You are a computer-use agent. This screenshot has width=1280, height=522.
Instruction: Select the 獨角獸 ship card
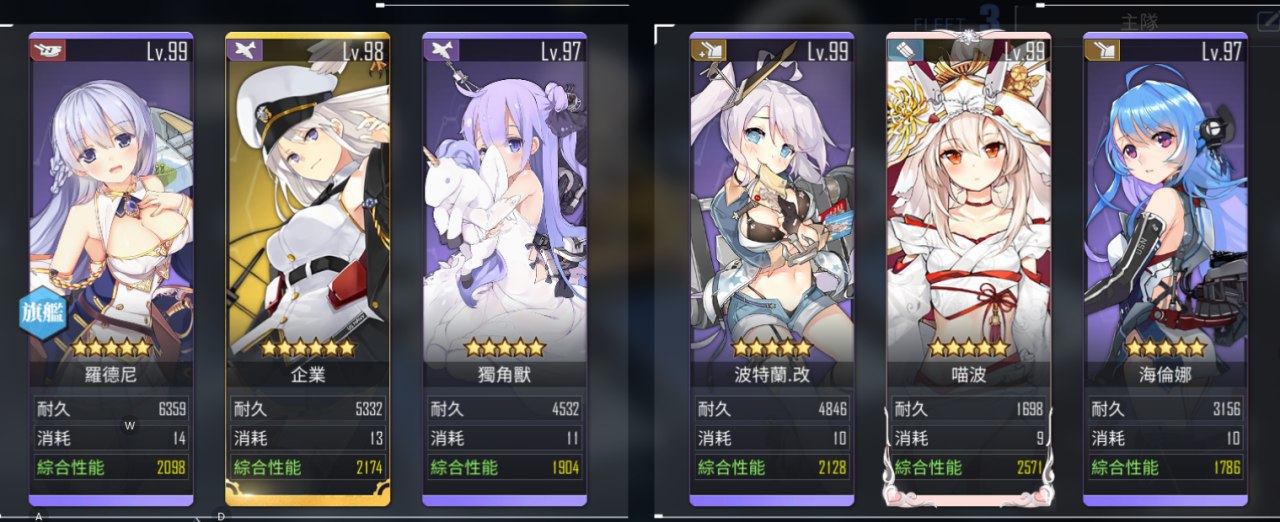[x=504, y=230]
